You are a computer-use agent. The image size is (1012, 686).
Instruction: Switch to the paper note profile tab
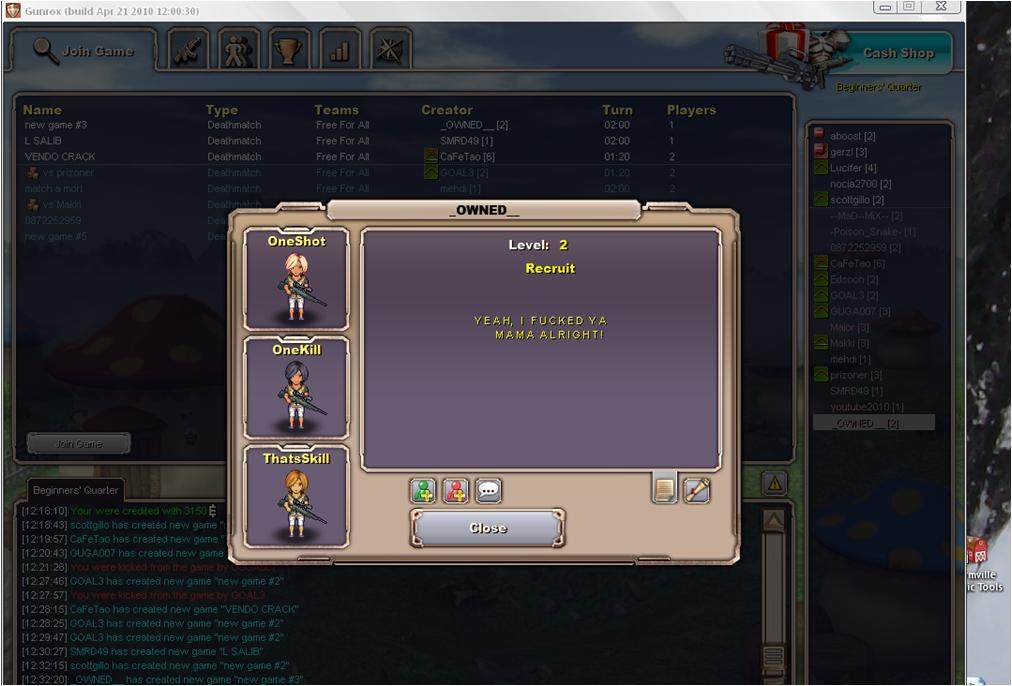[x=664, y=489]
